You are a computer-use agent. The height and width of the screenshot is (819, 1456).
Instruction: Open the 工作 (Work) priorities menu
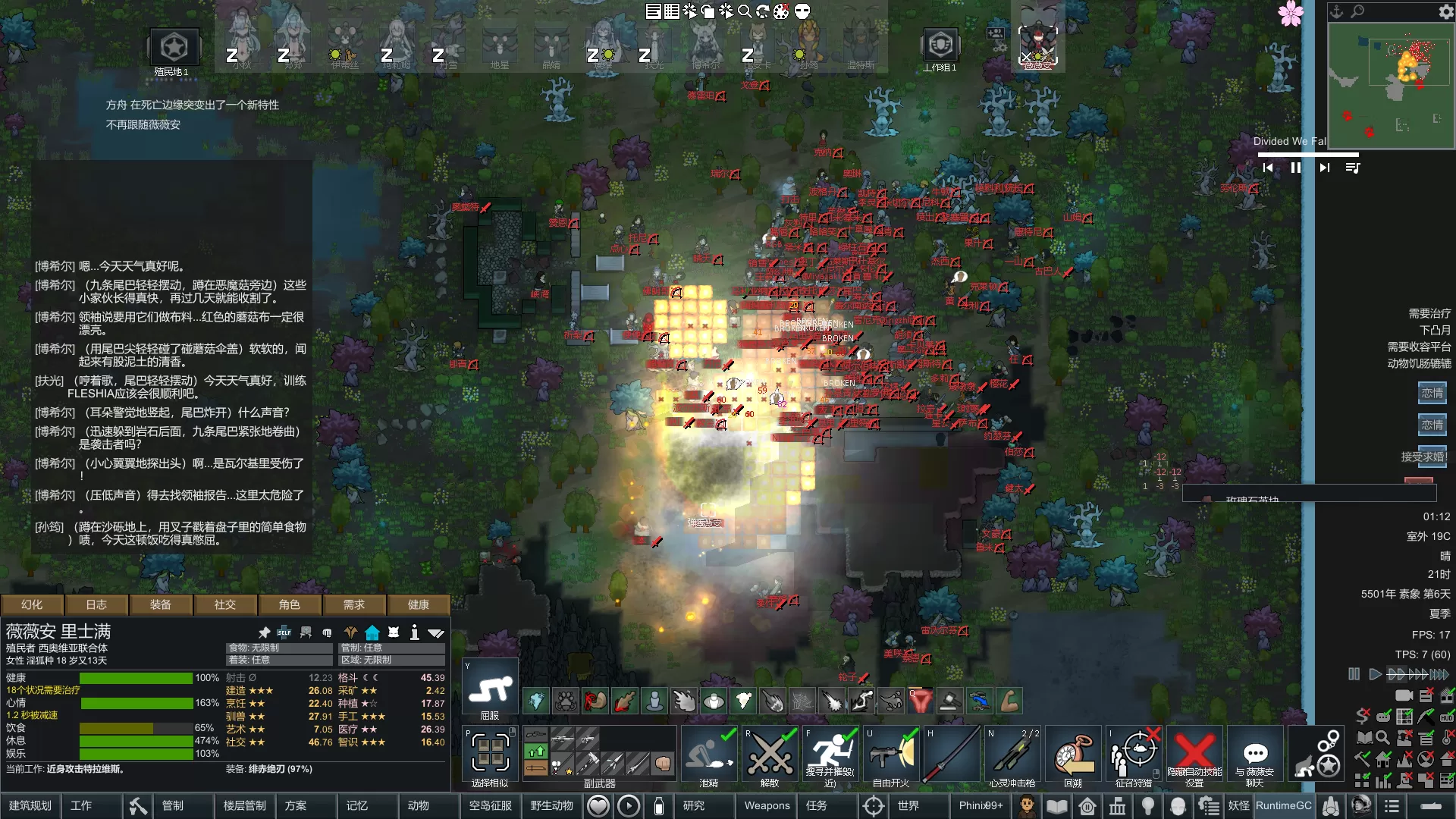tap(81, 805)
